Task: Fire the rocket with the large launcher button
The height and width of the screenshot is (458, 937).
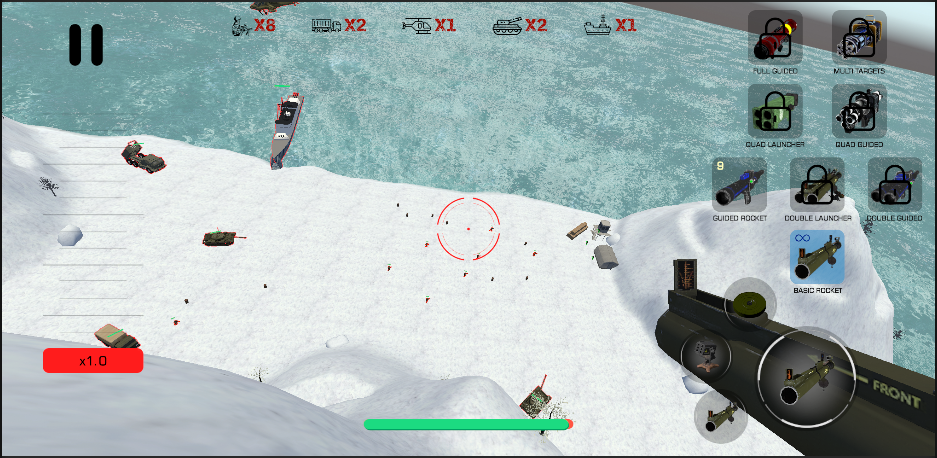Action: (x=807, y=376)
